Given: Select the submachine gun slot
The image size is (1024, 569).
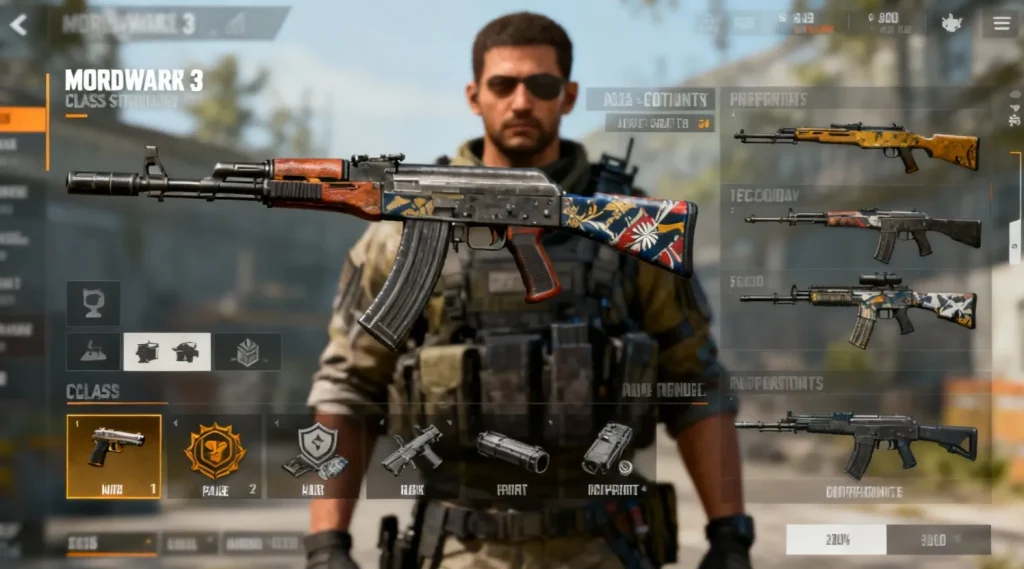Looking at the screenshot, I should tap(412, 456).
